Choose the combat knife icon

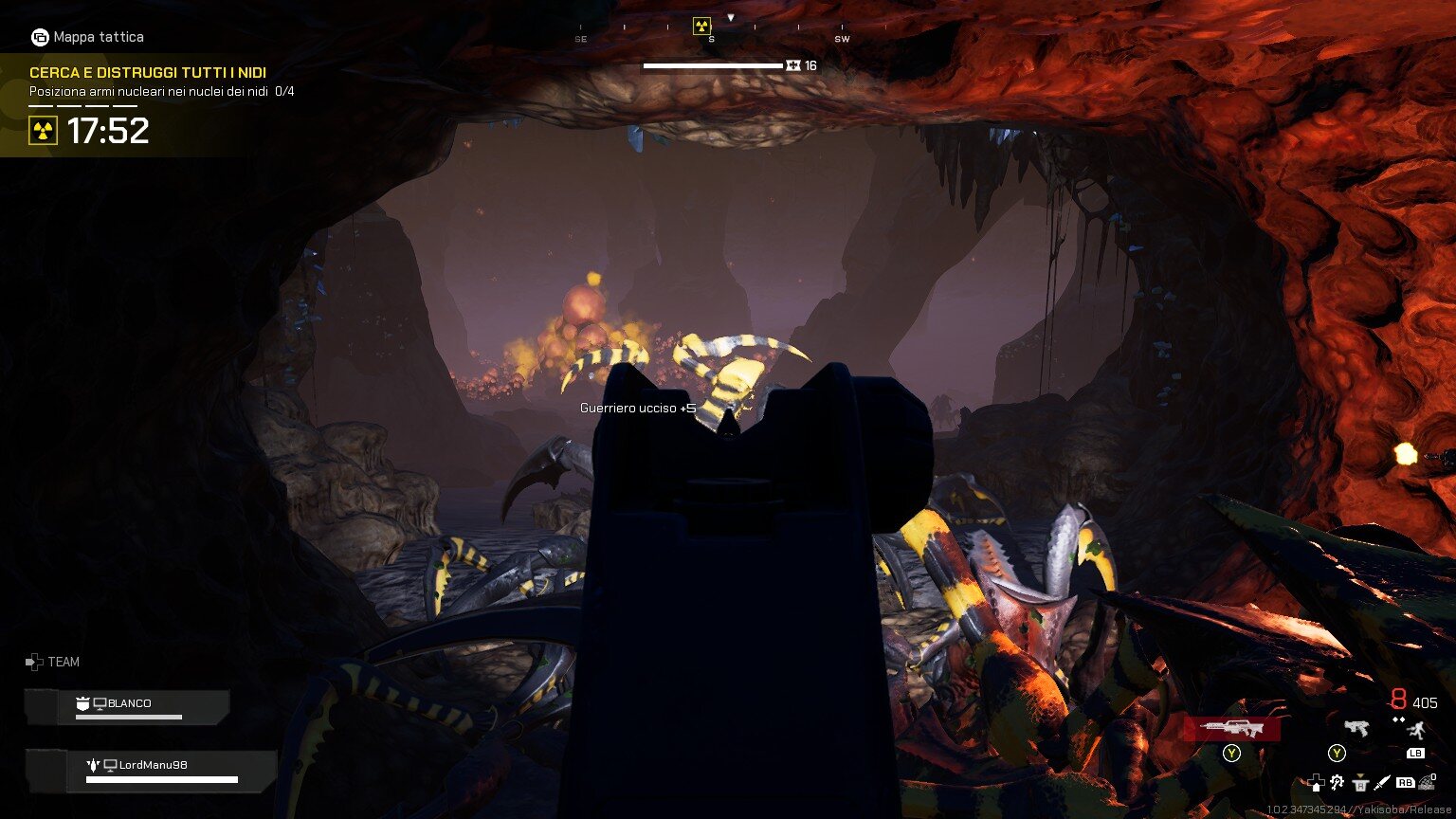coord(1382,783)
